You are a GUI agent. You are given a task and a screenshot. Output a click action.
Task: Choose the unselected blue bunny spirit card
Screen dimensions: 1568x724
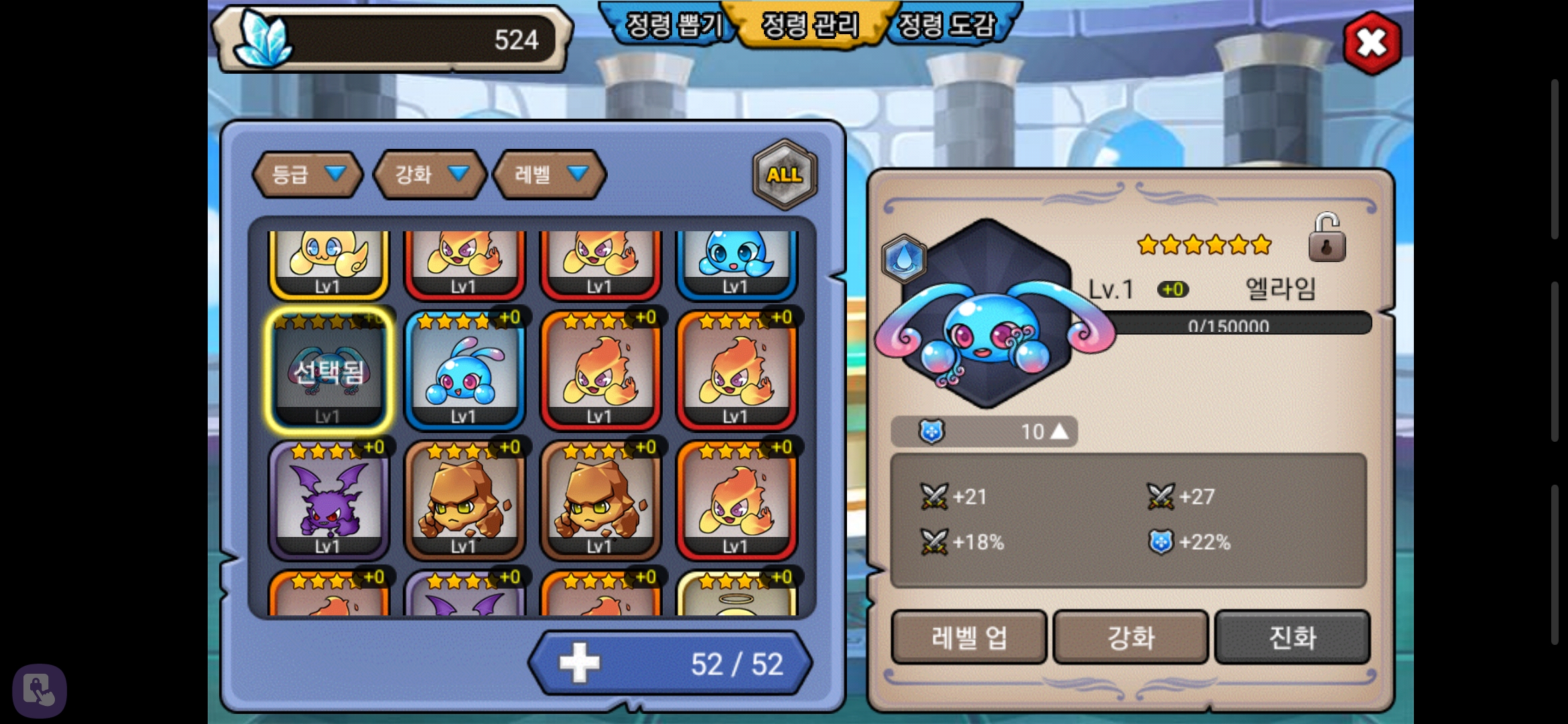tap(464, 370)
